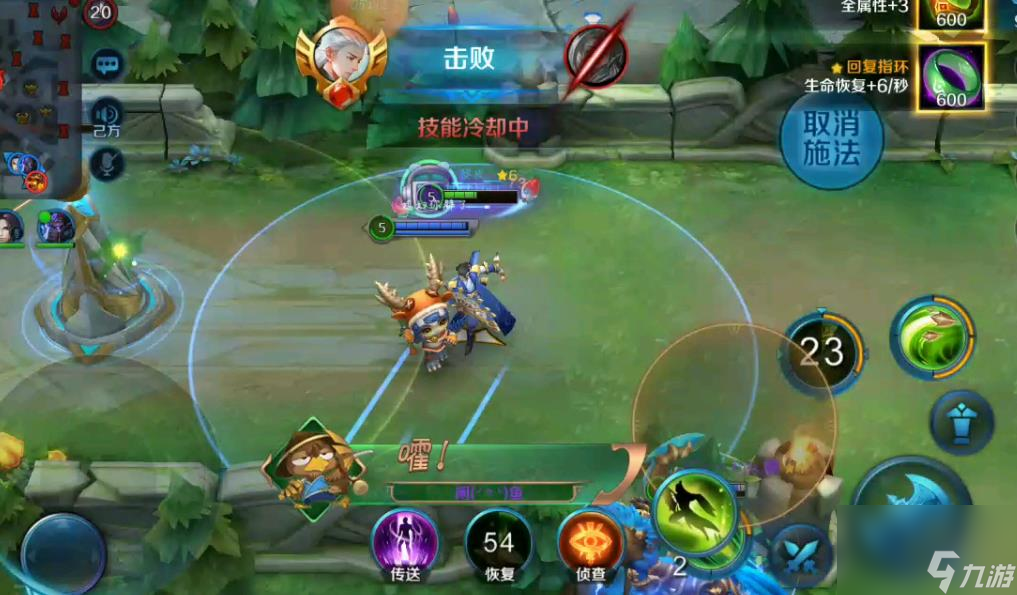Tap the blue movement joystick

click(x=64, y=553)
